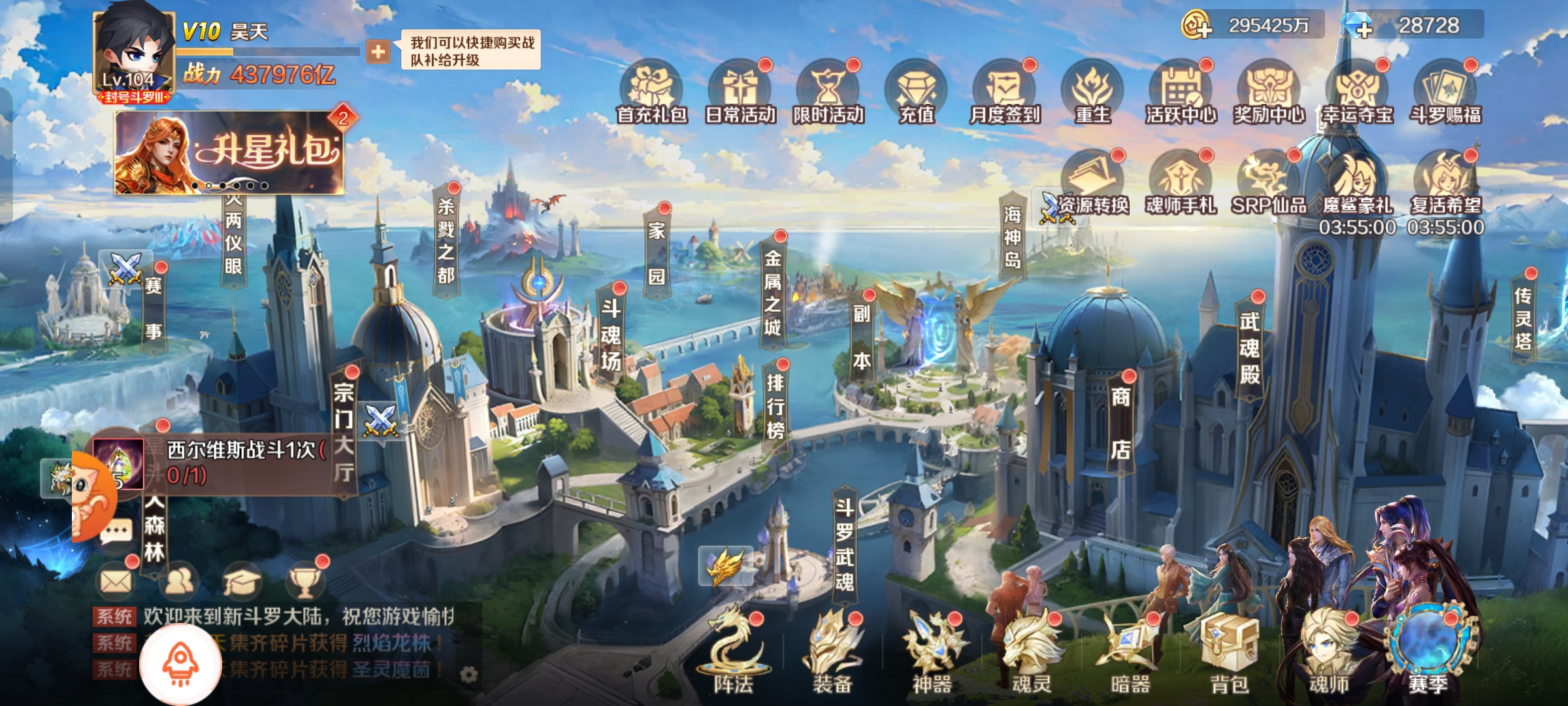Click the 升星礼包 promotional banner
This screenshot has width=1568, height=706.
click(x=229, y=152)
